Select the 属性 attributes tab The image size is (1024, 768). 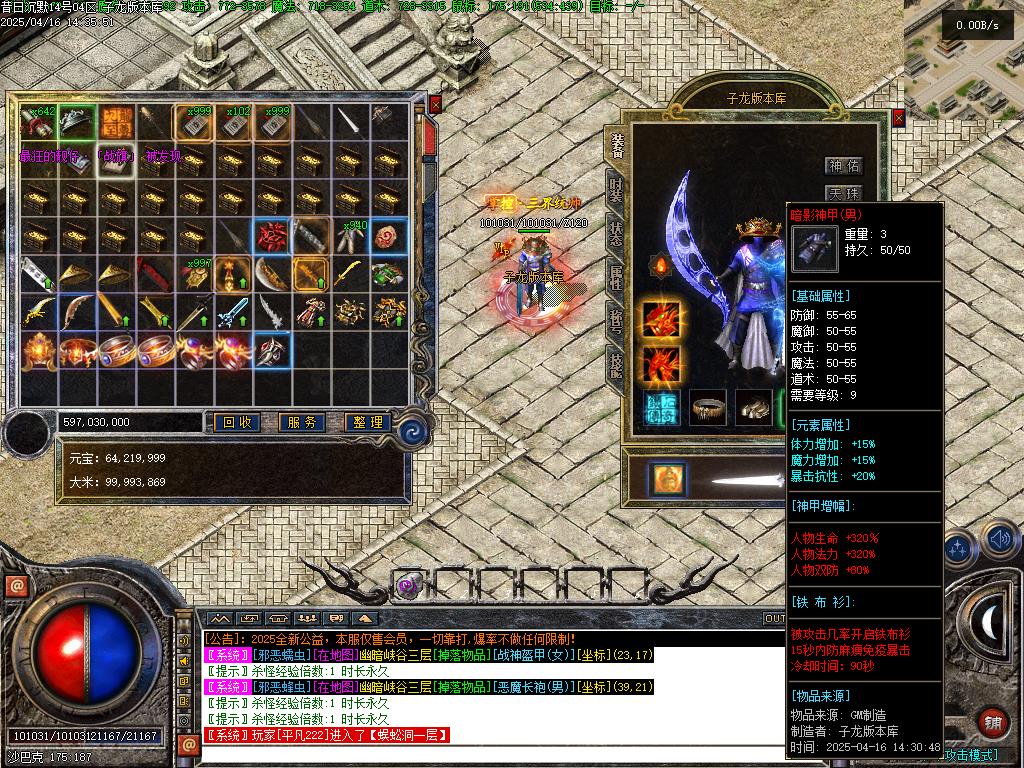(617, 278)
